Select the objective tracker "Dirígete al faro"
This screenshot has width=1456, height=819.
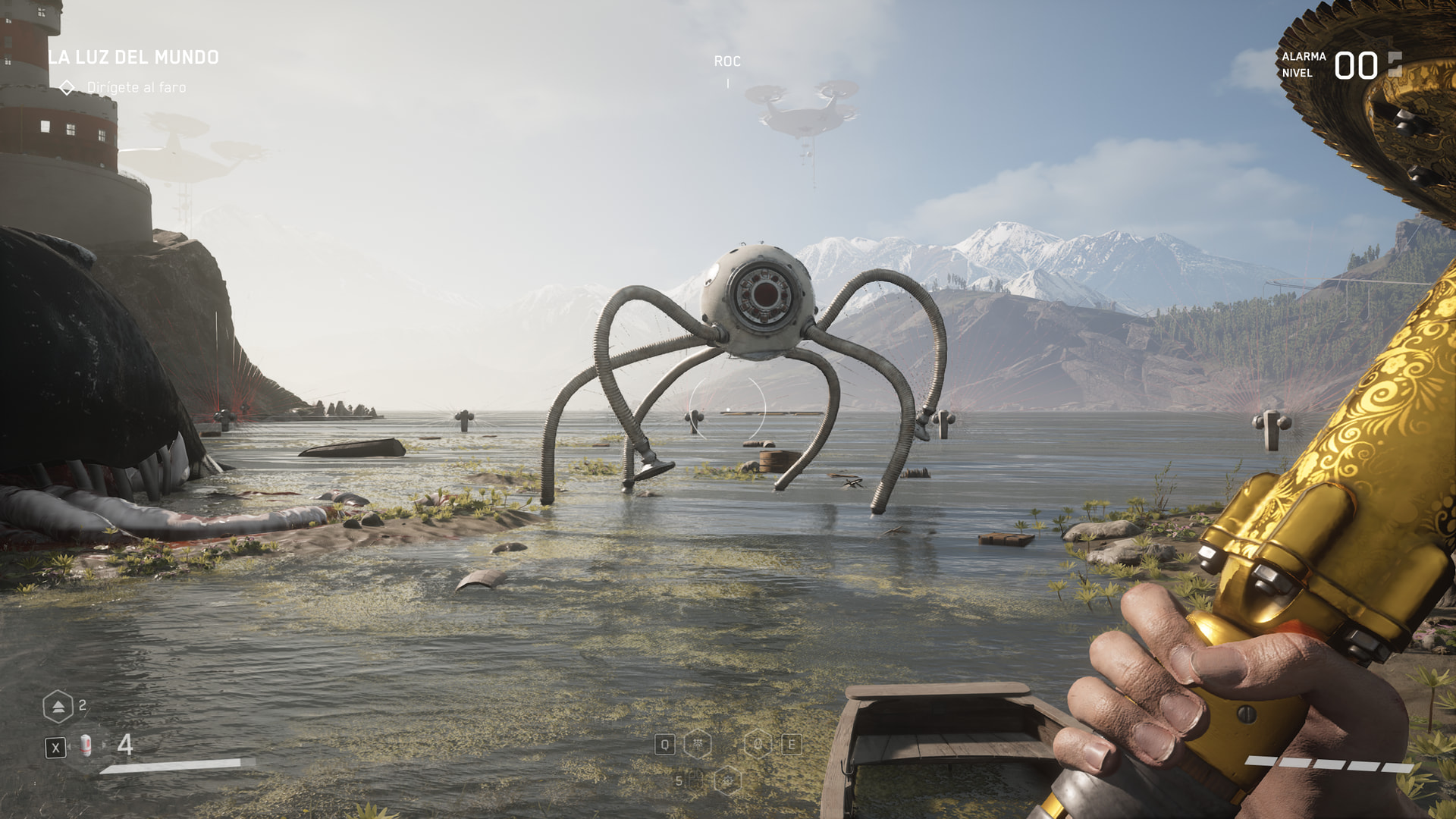pyautogui.click(x=136, y=88)
